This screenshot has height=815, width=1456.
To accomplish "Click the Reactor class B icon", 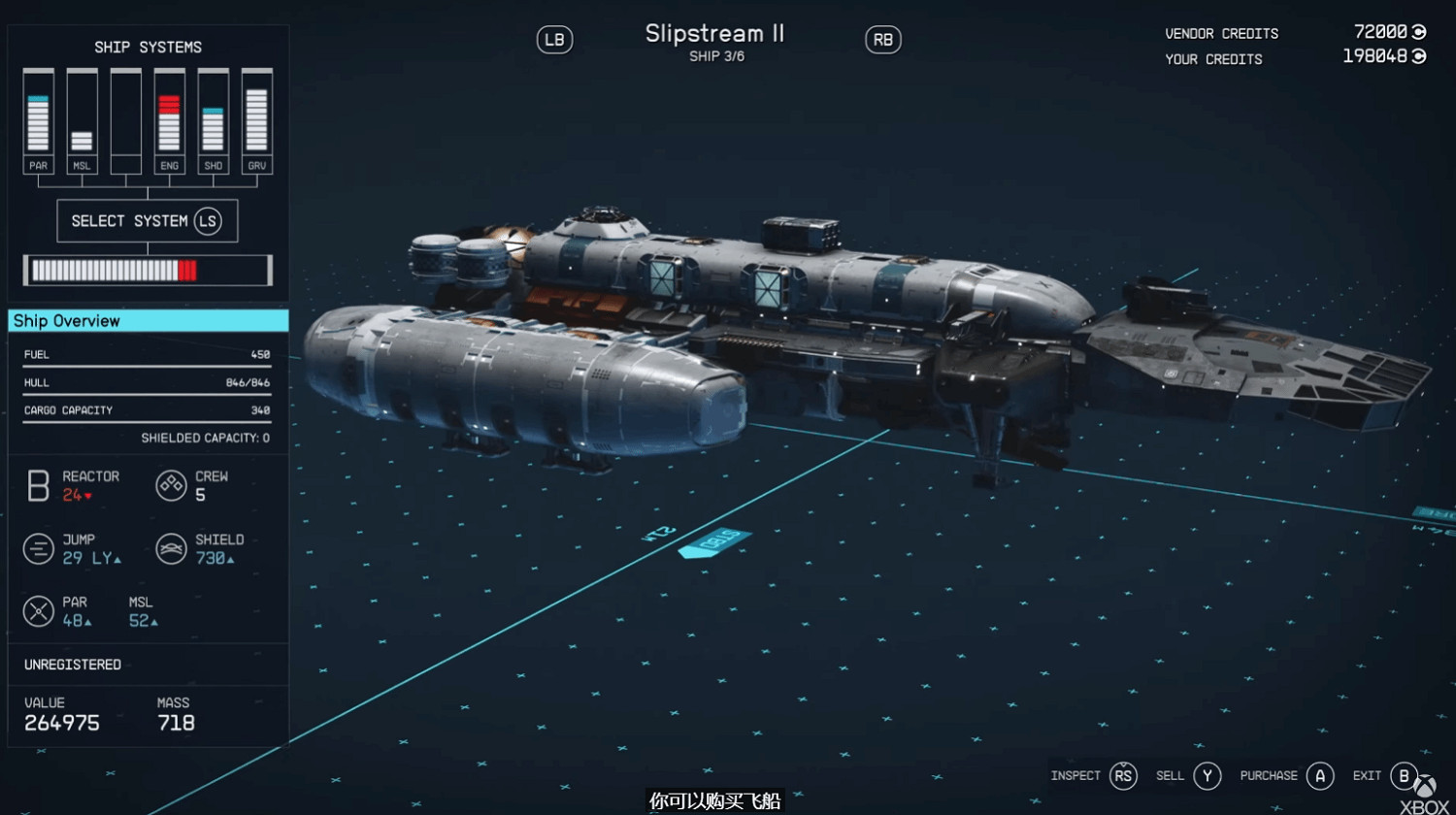I will (x=38, y=485).
